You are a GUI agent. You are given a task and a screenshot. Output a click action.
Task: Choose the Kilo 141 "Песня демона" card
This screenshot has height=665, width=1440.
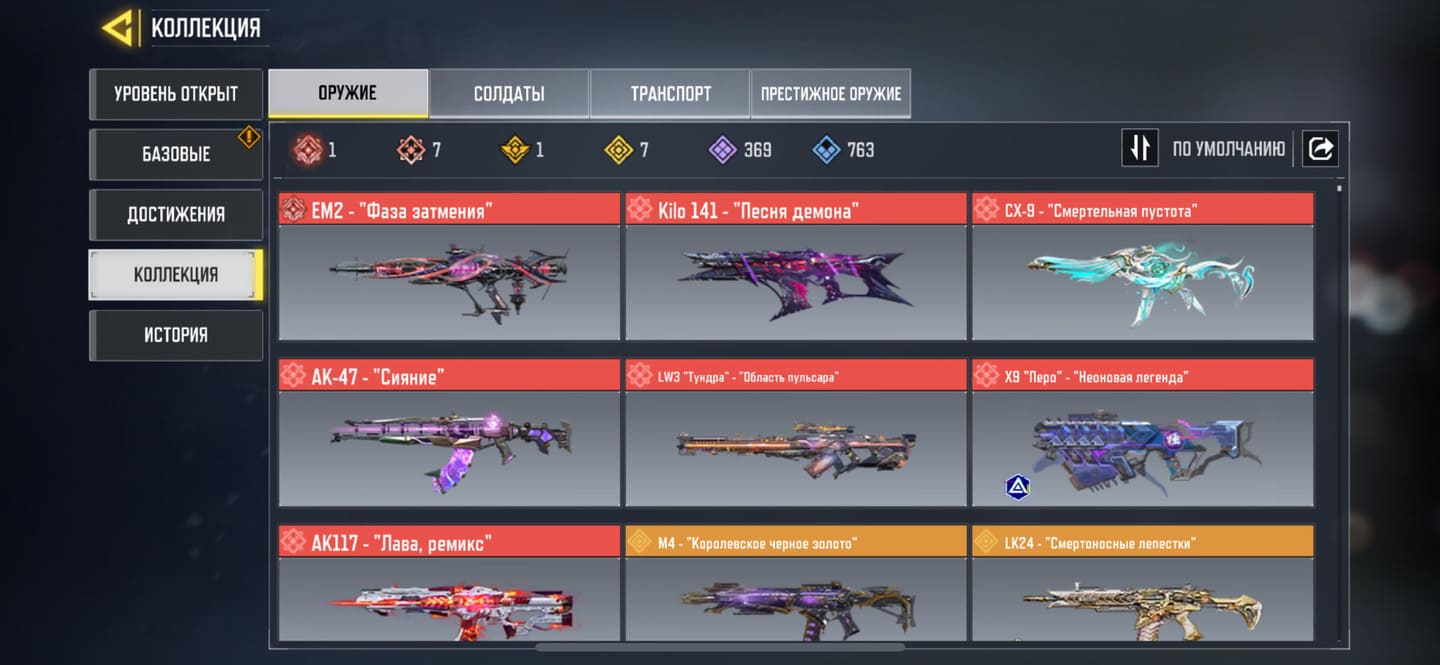click(x=795, y=268)
